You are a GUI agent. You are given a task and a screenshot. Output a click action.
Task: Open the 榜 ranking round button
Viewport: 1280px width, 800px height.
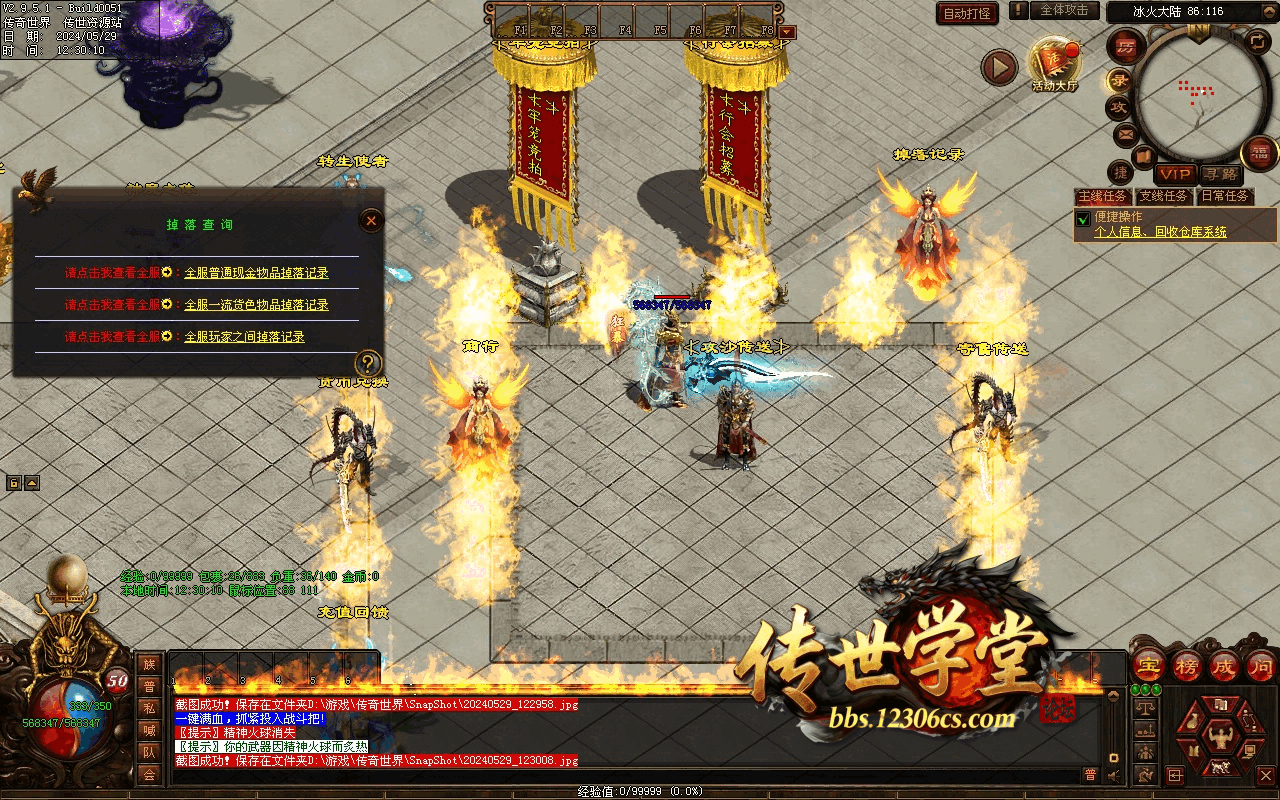click(x=1187, y=665)
